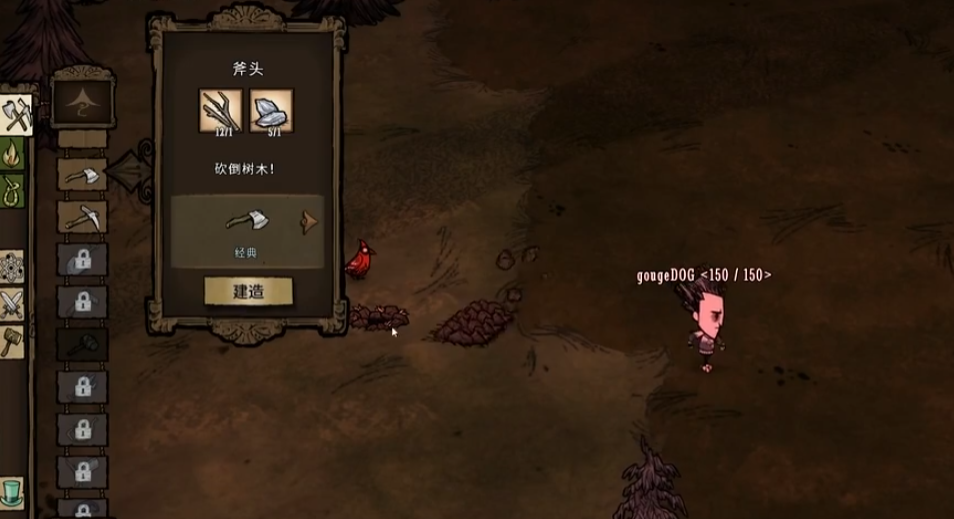
Task: Open the Dress top-hat tab
Action: (13, 493)
